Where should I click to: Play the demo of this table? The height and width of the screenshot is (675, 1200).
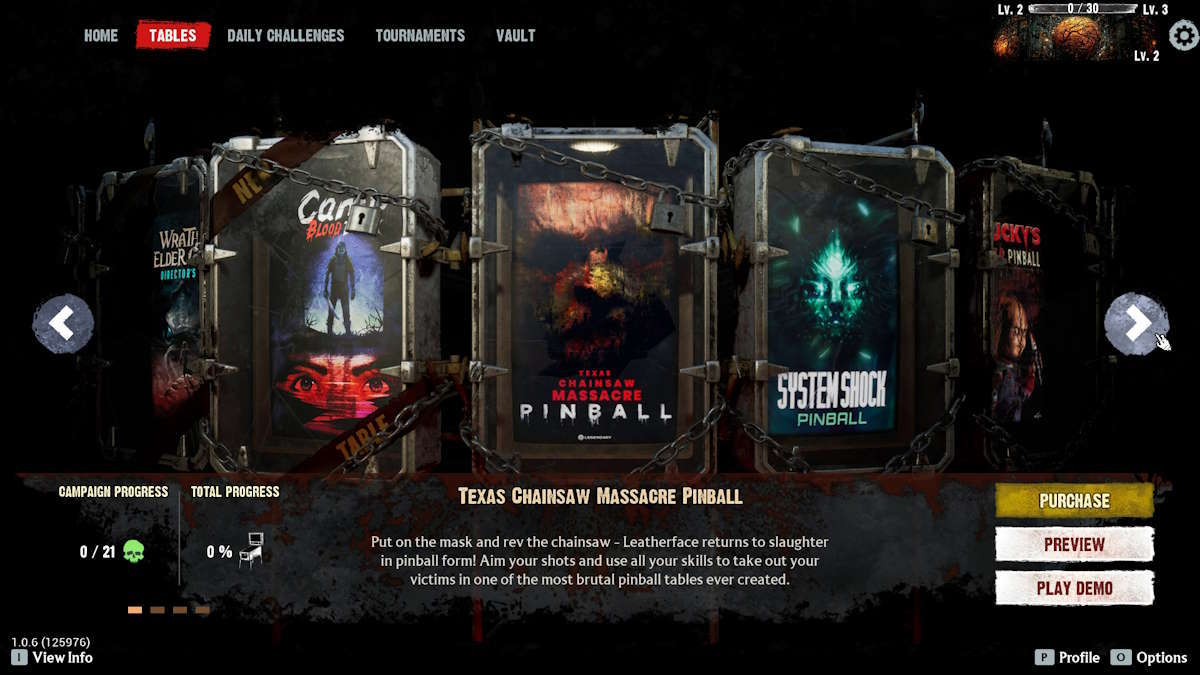pos(1074,588)
